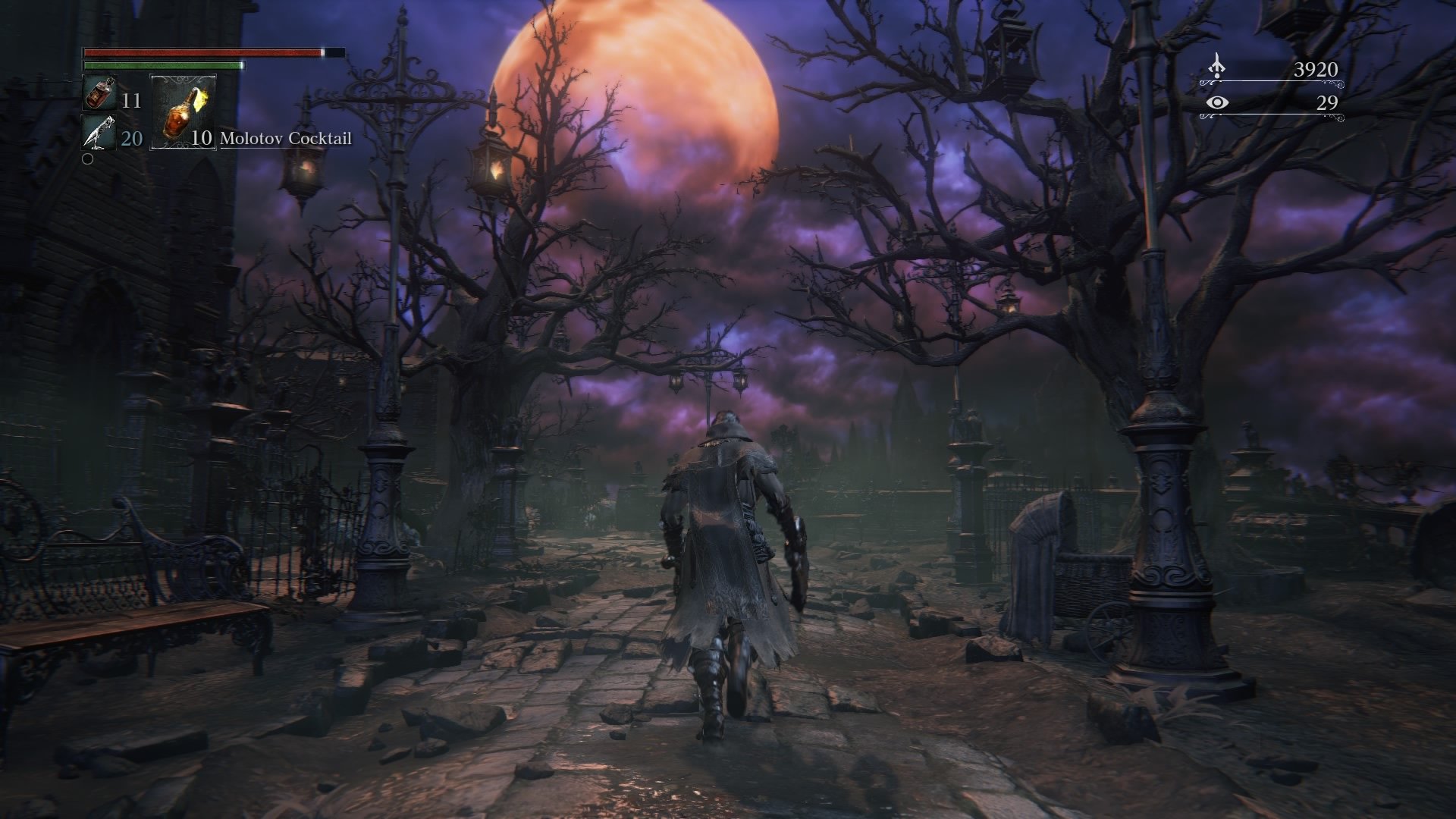The height and width of the screenshot is (819, 1456).
Task: Open the Blood Vial quantity display
Action: coord(130,99)
